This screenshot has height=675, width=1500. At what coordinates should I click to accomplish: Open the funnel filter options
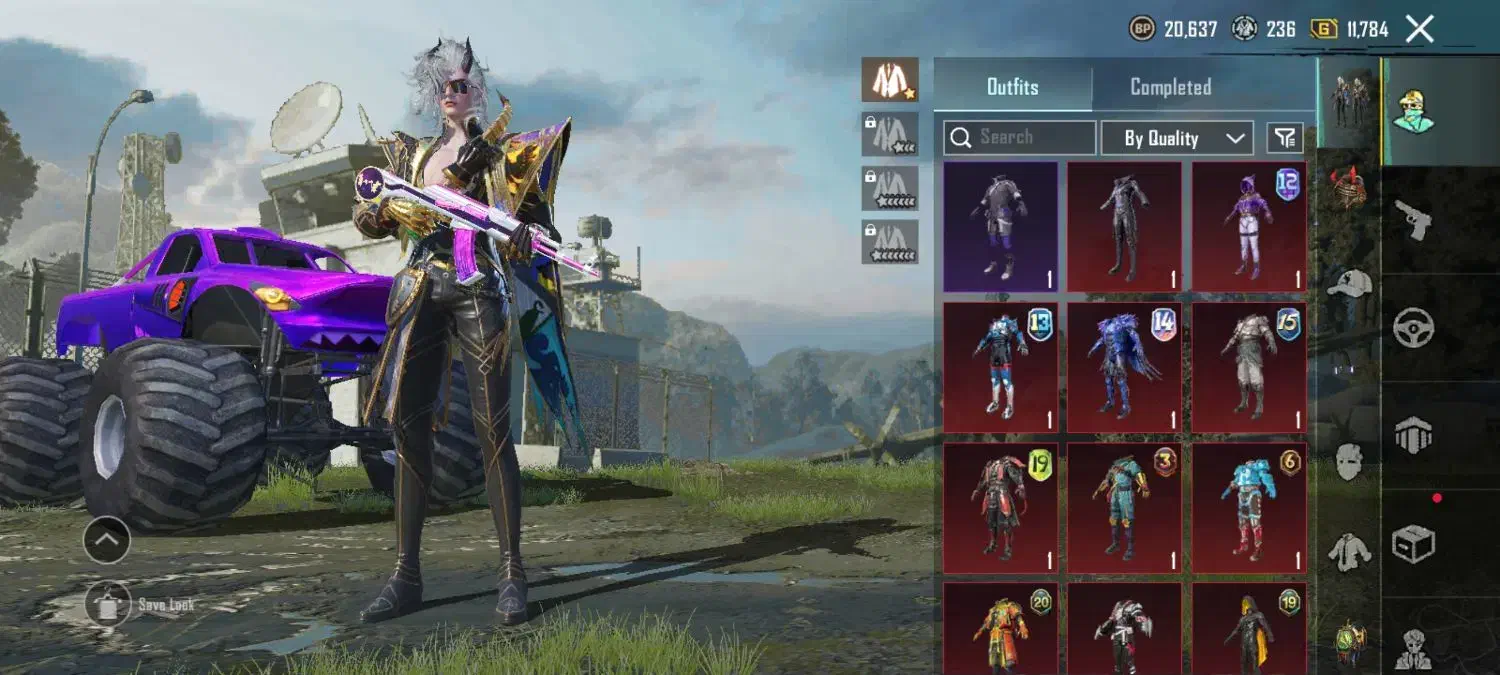(x=1285, y=138)
